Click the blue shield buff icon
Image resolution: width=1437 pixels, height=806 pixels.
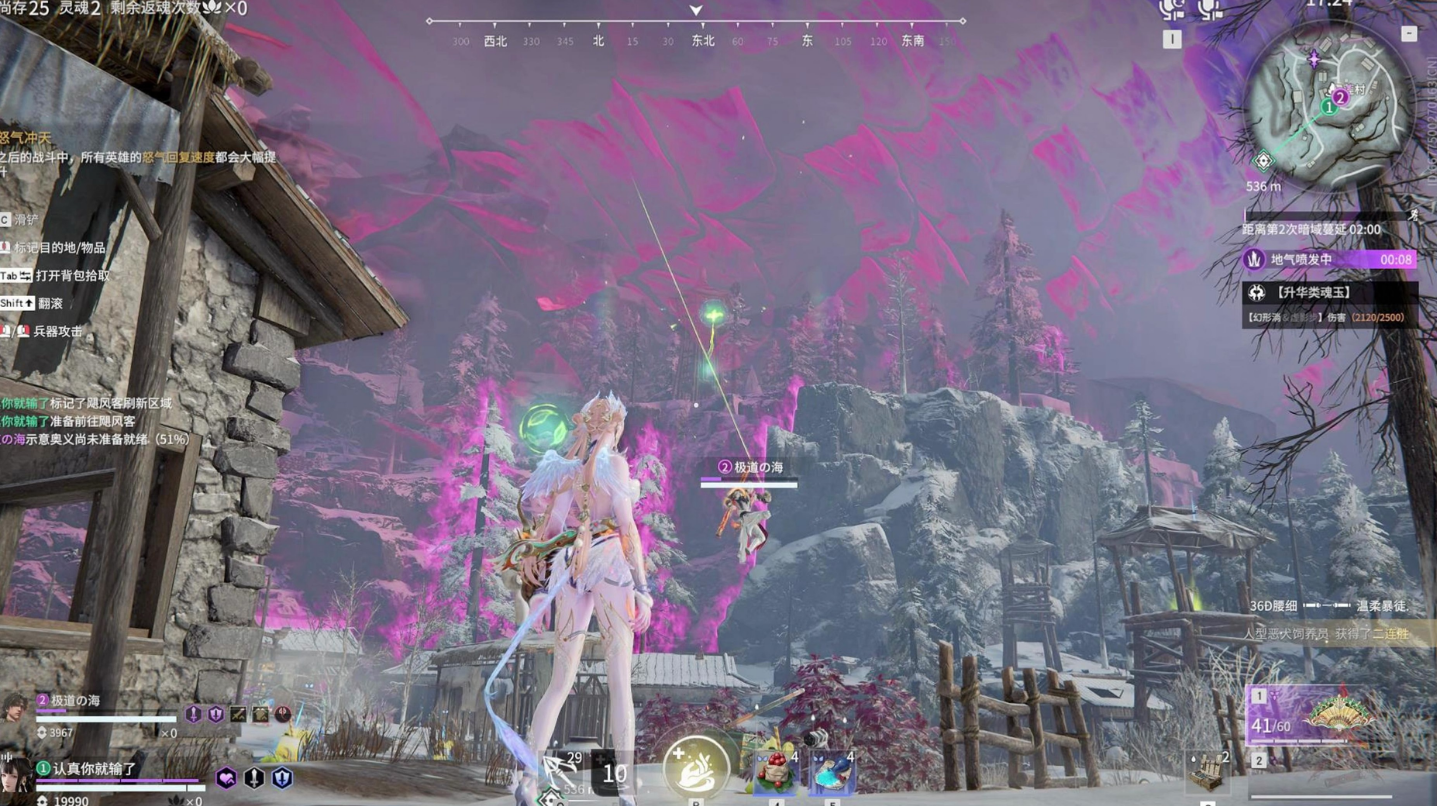[283, 778]
